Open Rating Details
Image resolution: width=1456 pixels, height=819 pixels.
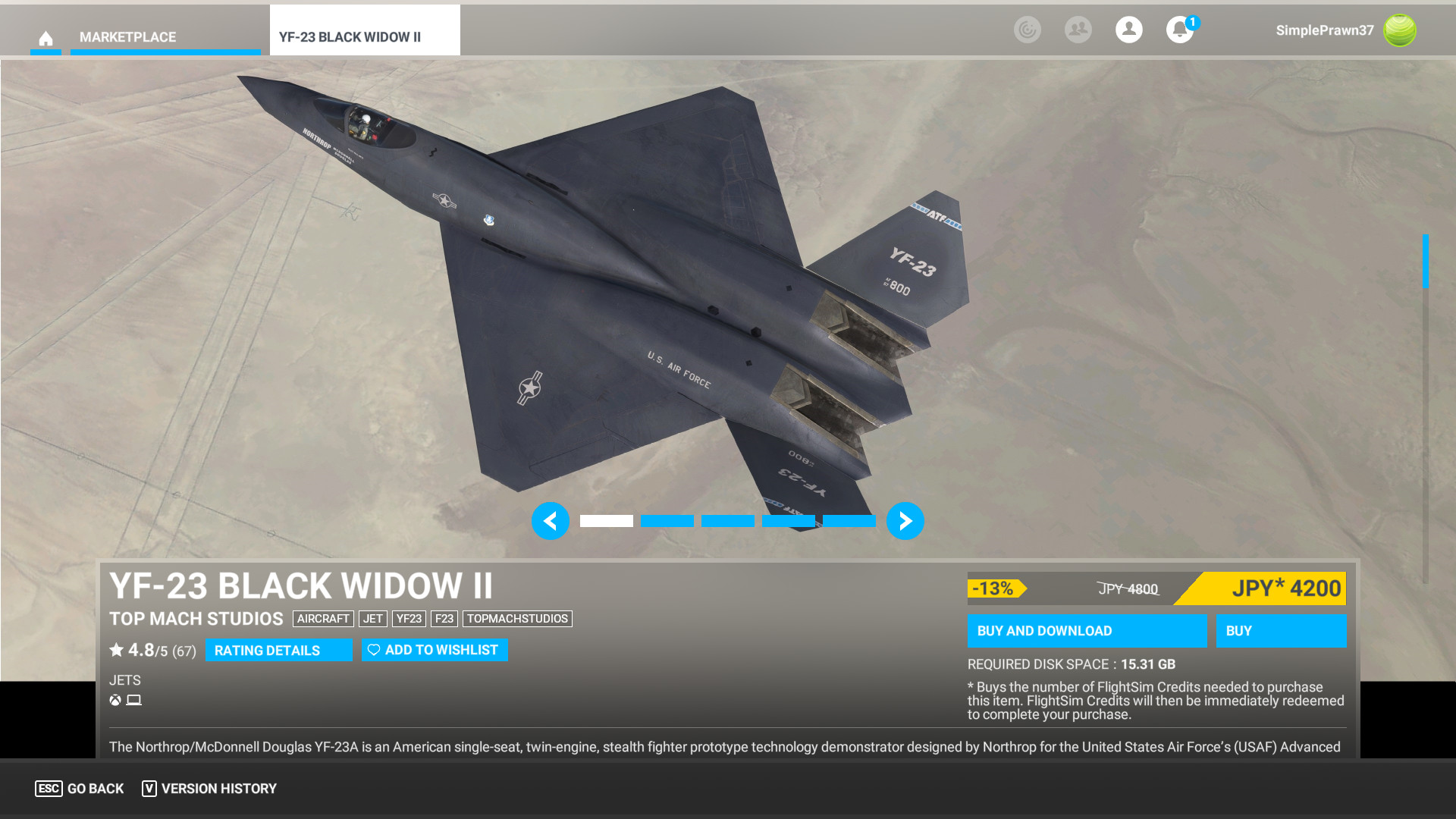278,650
